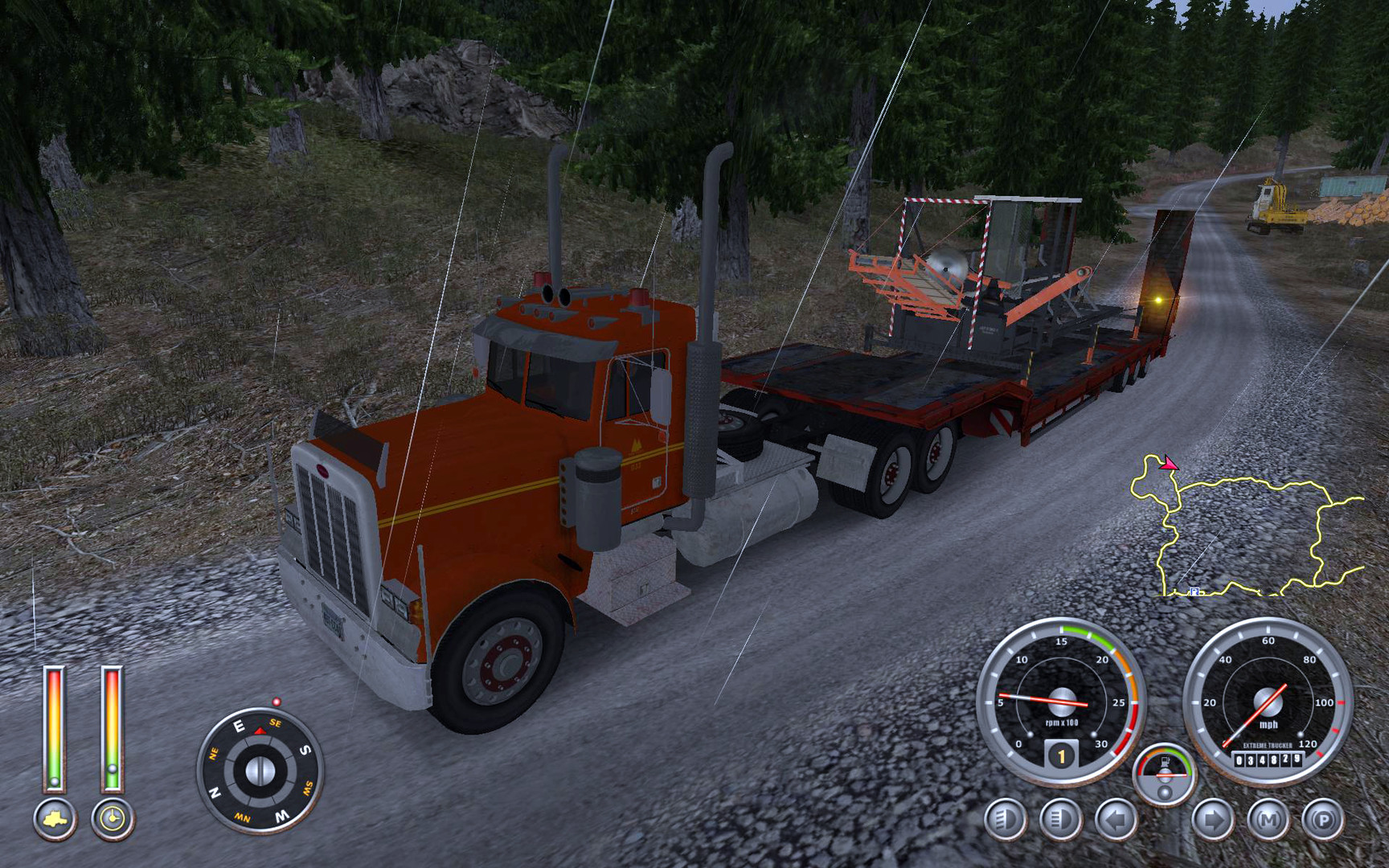Click the yellow truck damage icon
The image size is (1389, 868).
click(x=55, y=817)
